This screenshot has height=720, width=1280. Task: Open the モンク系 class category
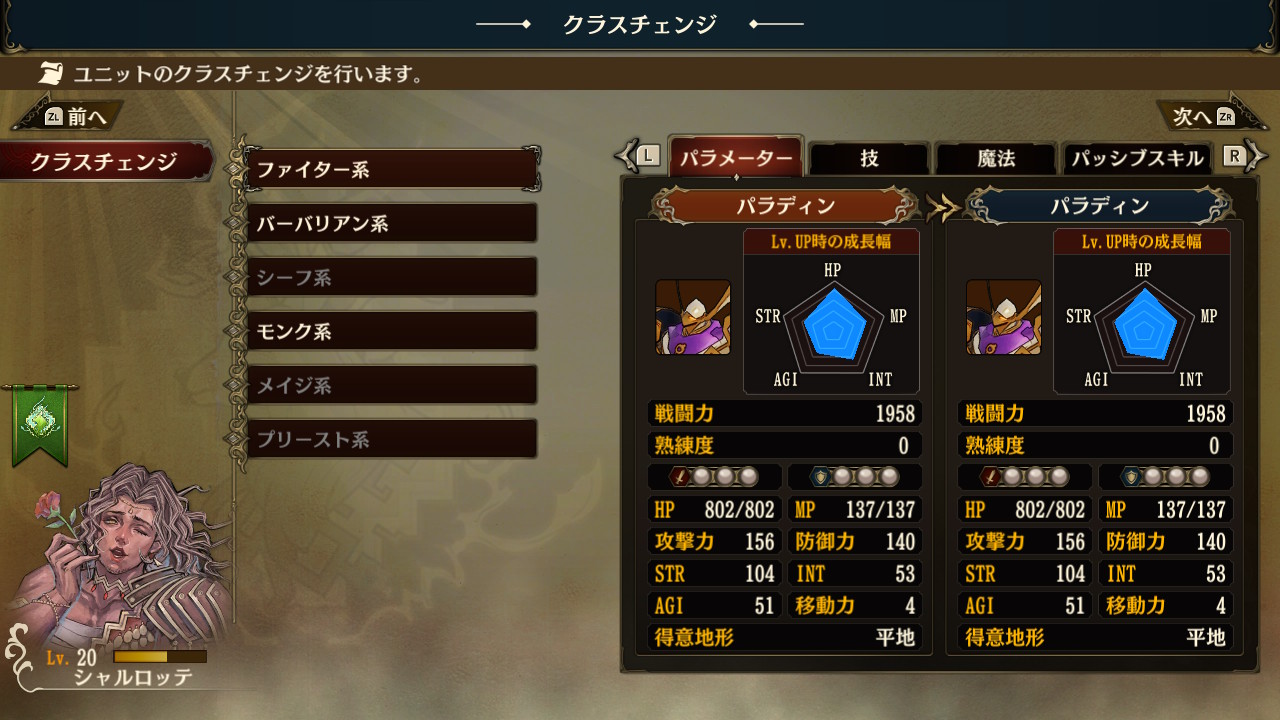tap(391, 331)
